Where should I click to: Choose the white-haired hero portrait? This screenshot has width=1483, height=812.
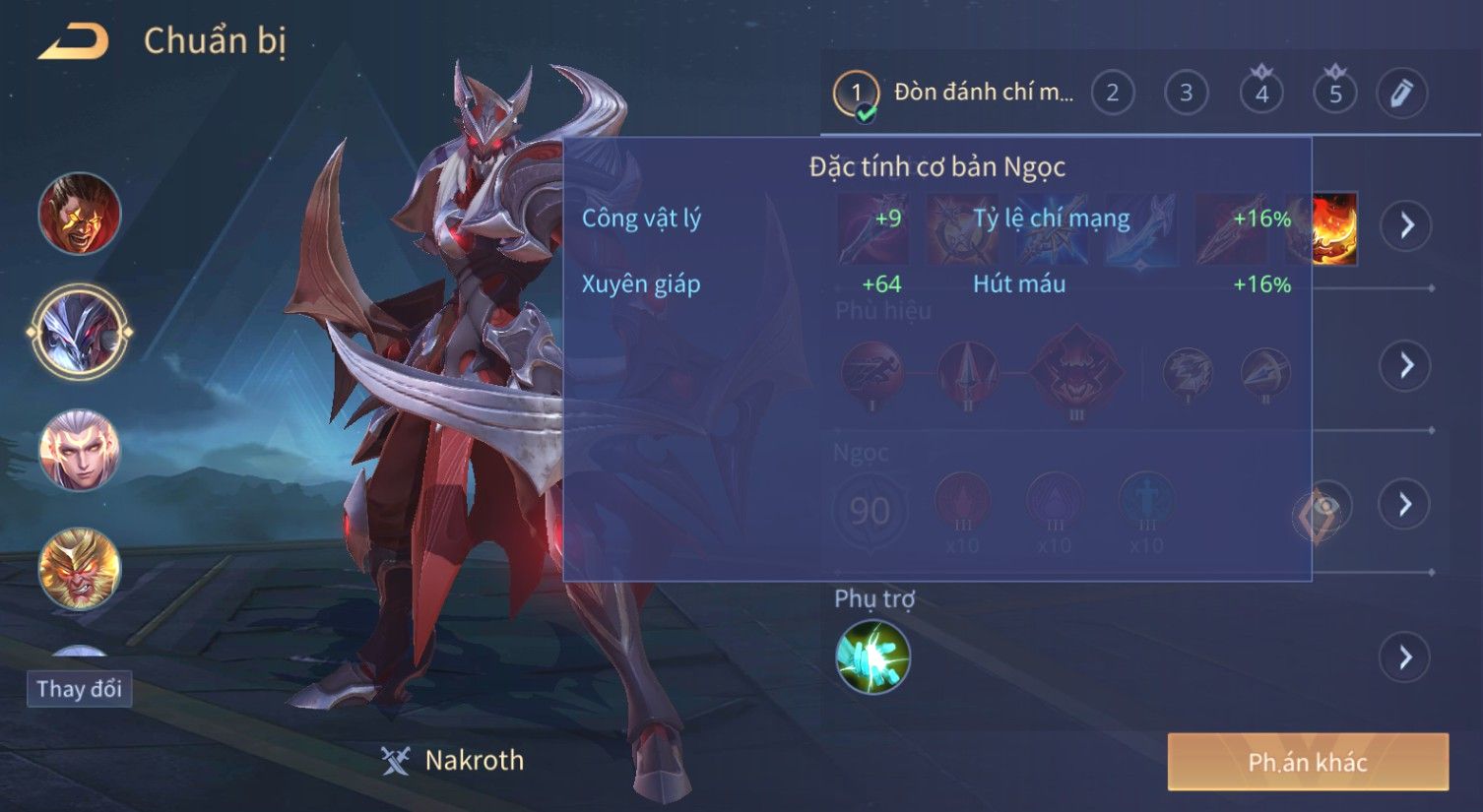(x=79, y=451)
